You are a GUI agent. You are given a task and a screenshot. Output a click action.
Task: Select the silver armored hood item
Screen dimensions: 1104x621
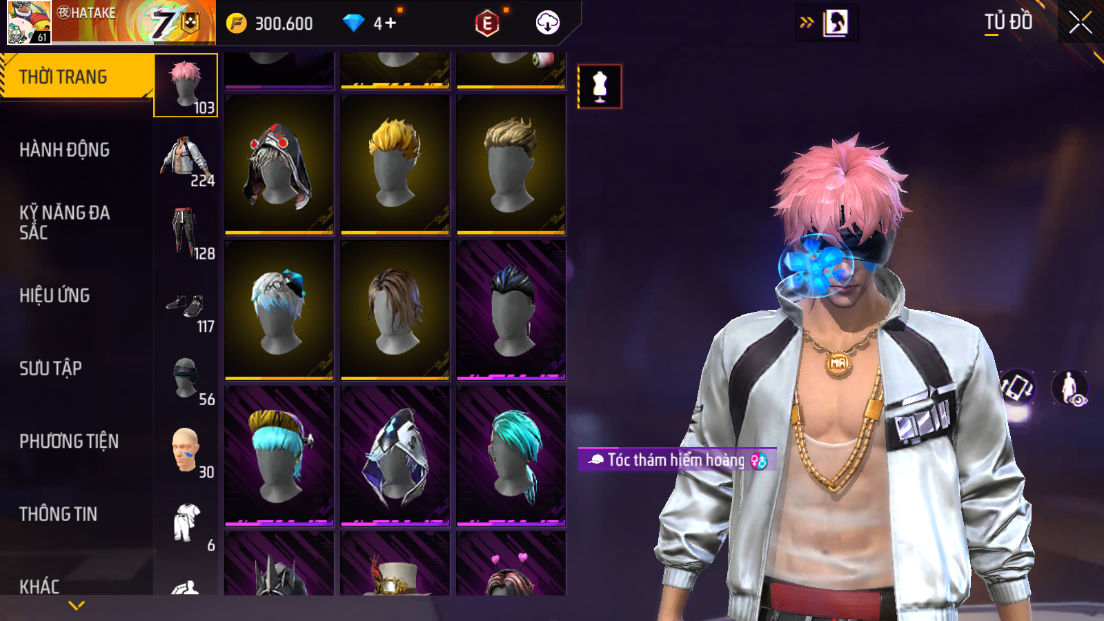click(395, 455)
